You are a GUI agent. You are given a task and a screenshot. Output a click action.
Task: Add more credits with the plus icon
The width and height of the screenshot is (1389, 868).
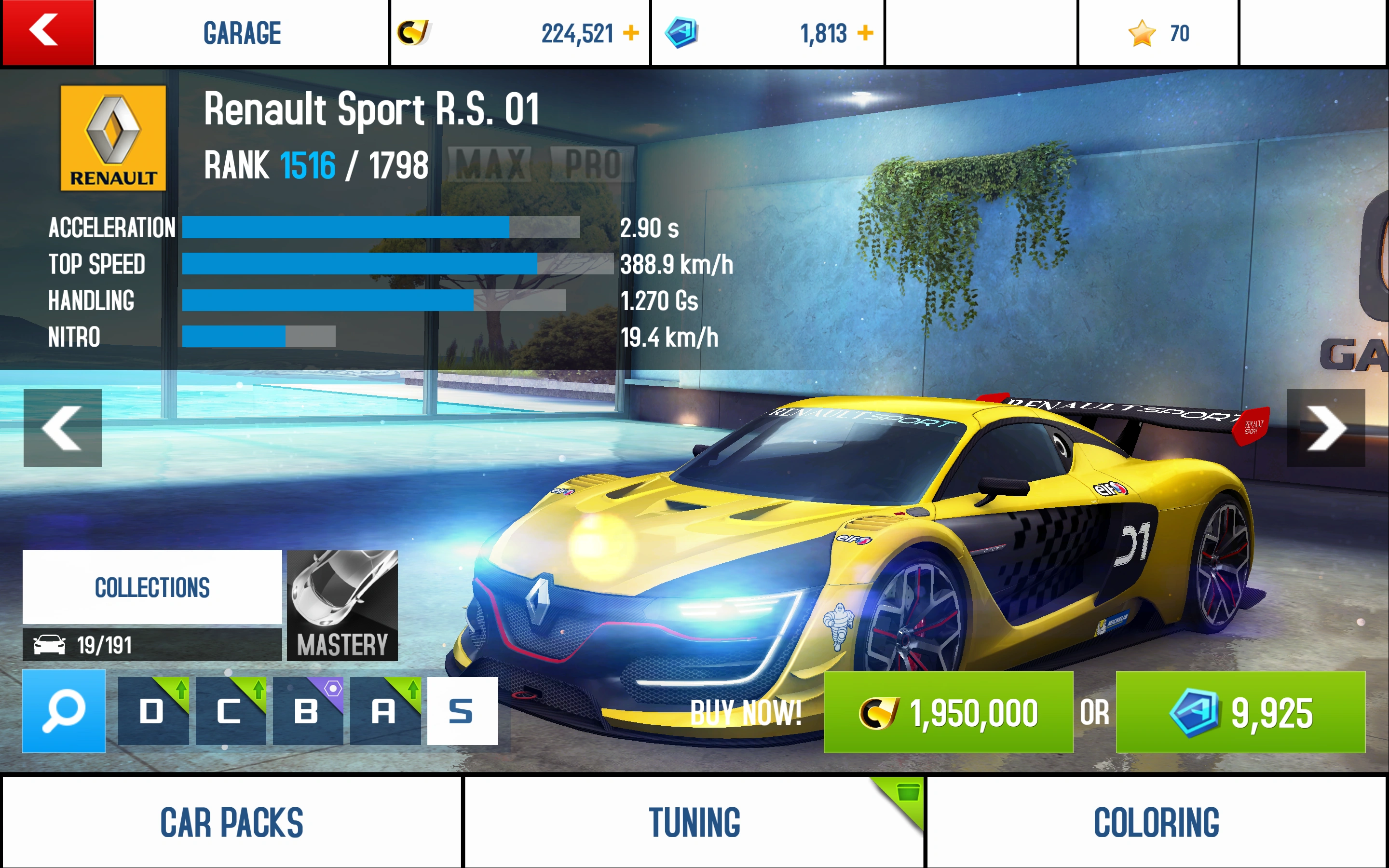tap(631, 33)
